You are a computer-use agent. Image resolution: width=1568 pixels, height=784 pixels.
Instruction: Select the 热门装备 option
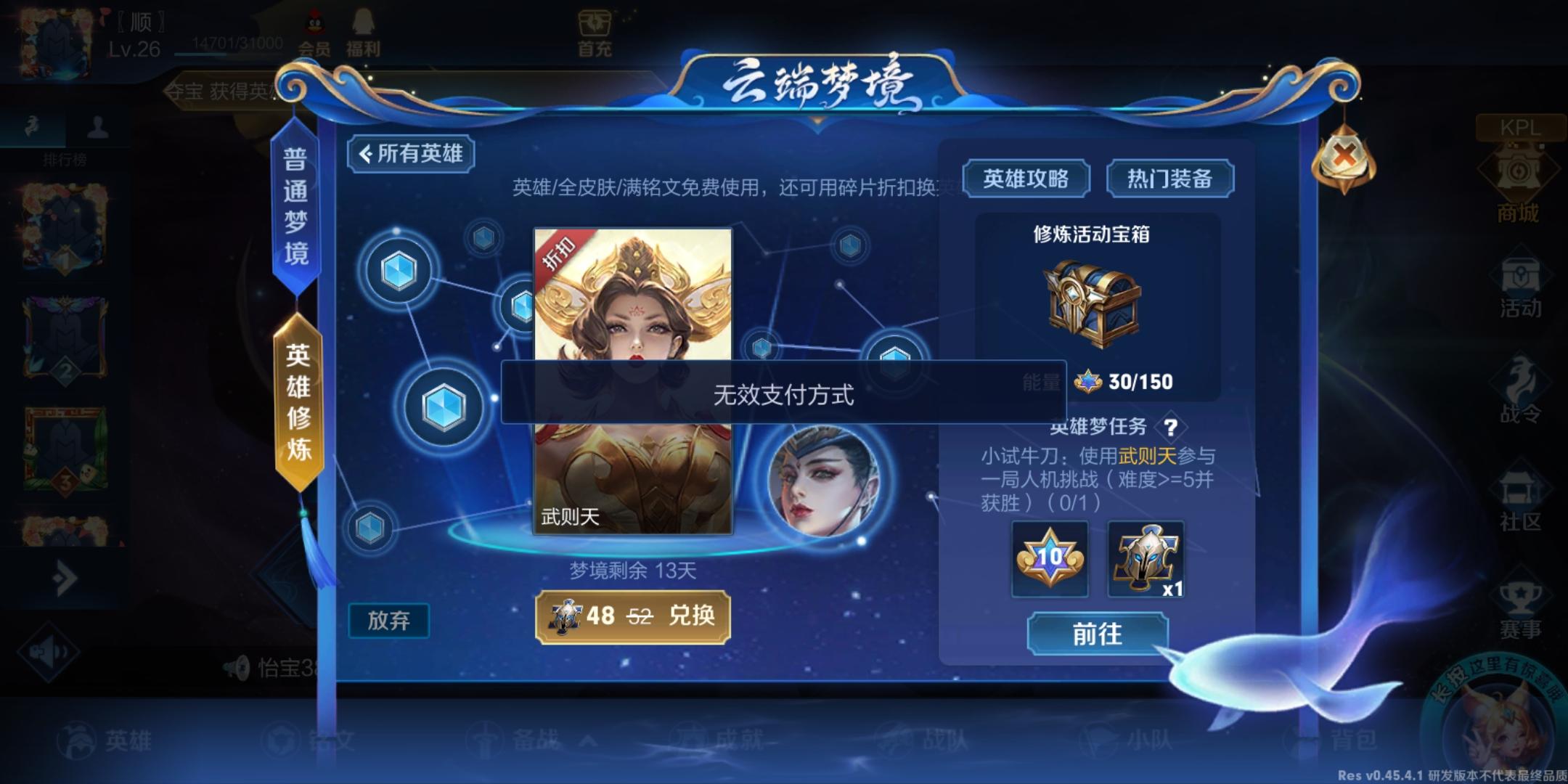[1169, 178]
